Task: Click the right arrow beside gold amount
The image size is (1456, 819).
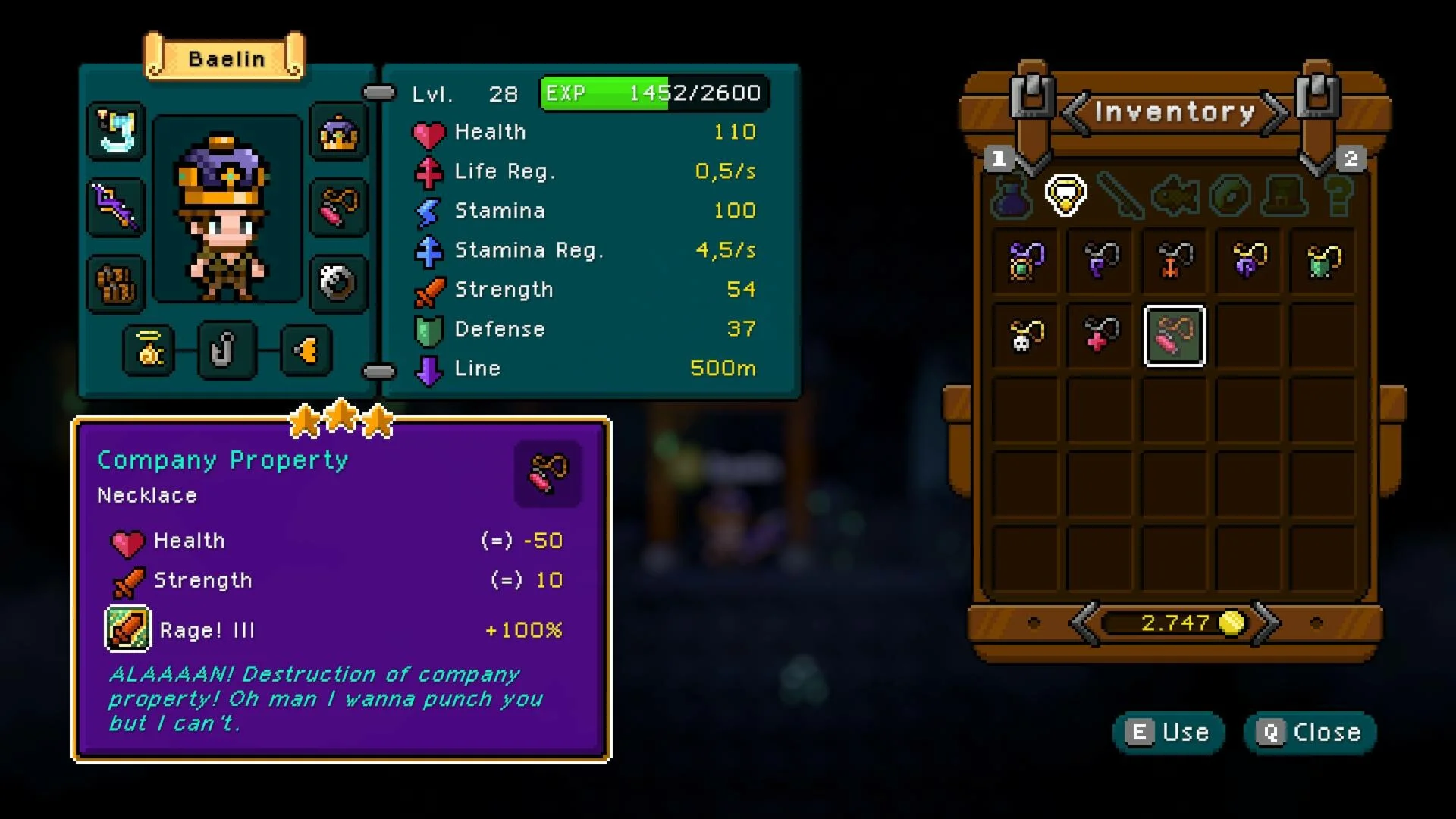Action: click(x=1265, y=623)
